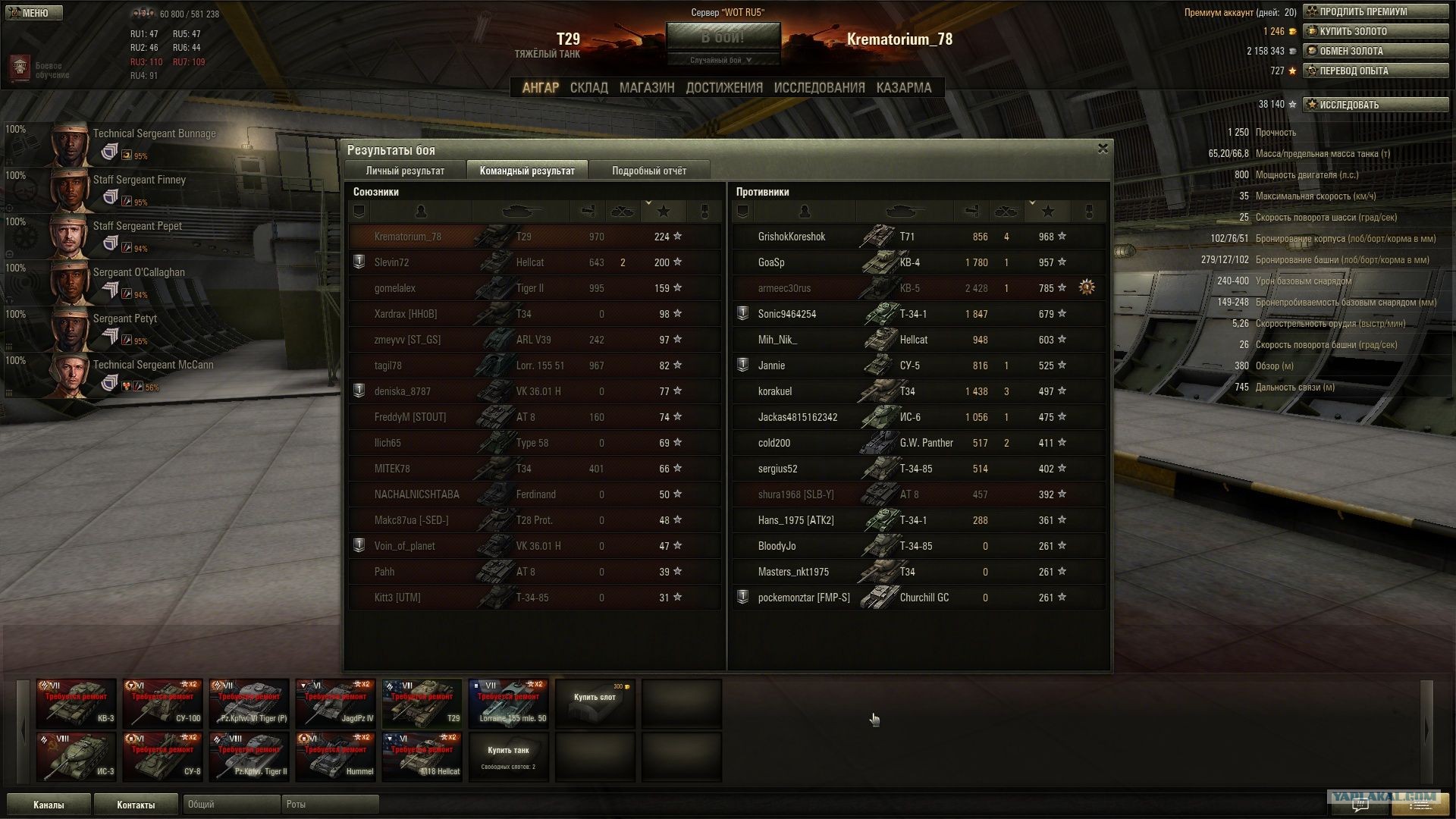
Task: Click the Продлить премиум button
Action: tap(1375, 11)
